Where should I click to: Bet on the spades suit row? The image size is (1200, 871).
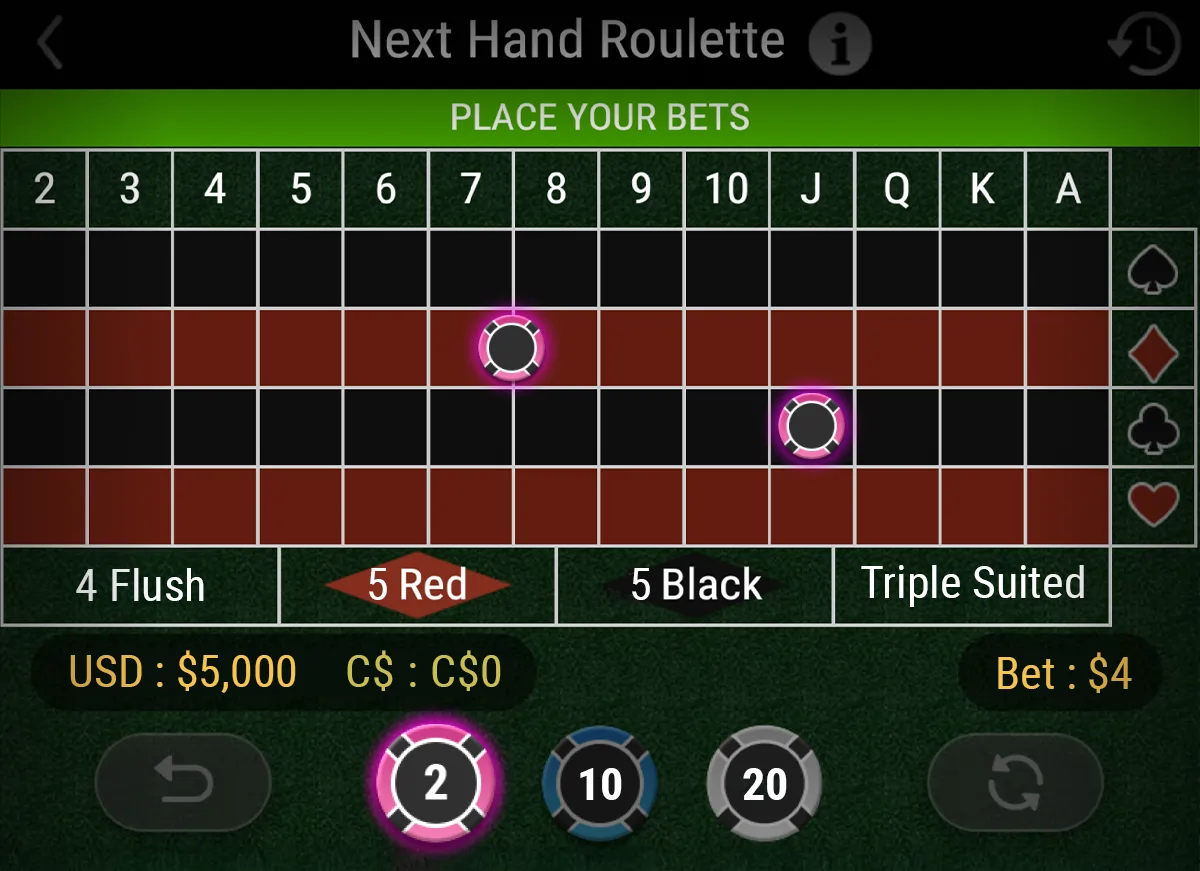click(x=1153, y=270)
